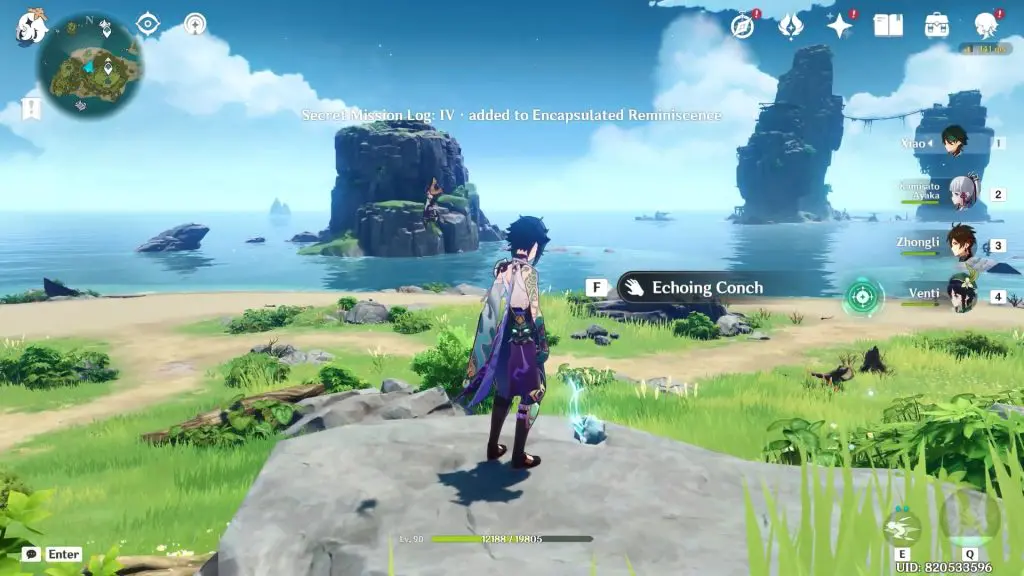Click the eye-shaped icon beside the minimap
Screen dimensions: 1024x576
point(148,24)
